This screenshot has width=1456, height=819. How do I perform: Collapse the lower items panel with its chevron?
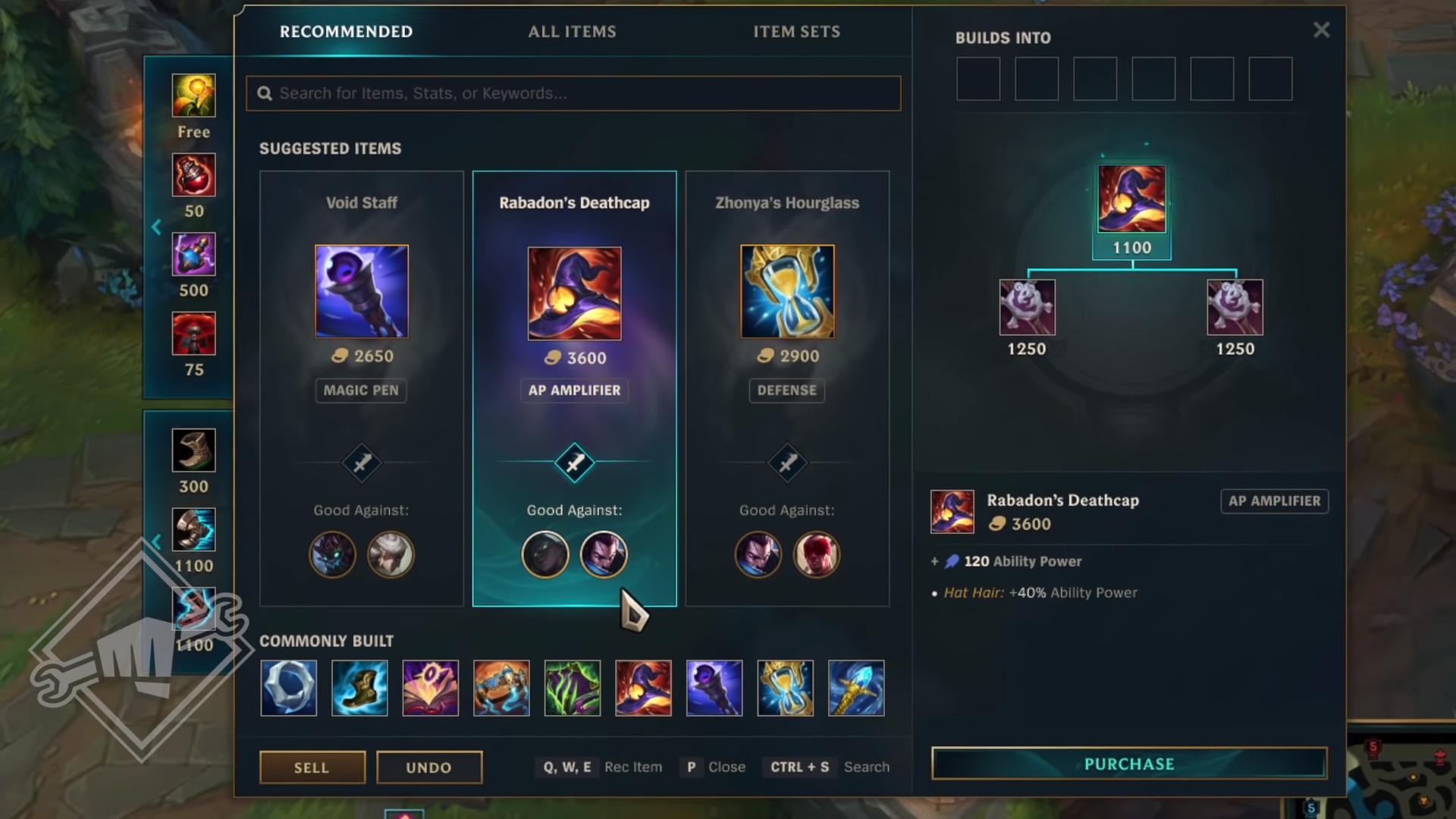(157, 541)
